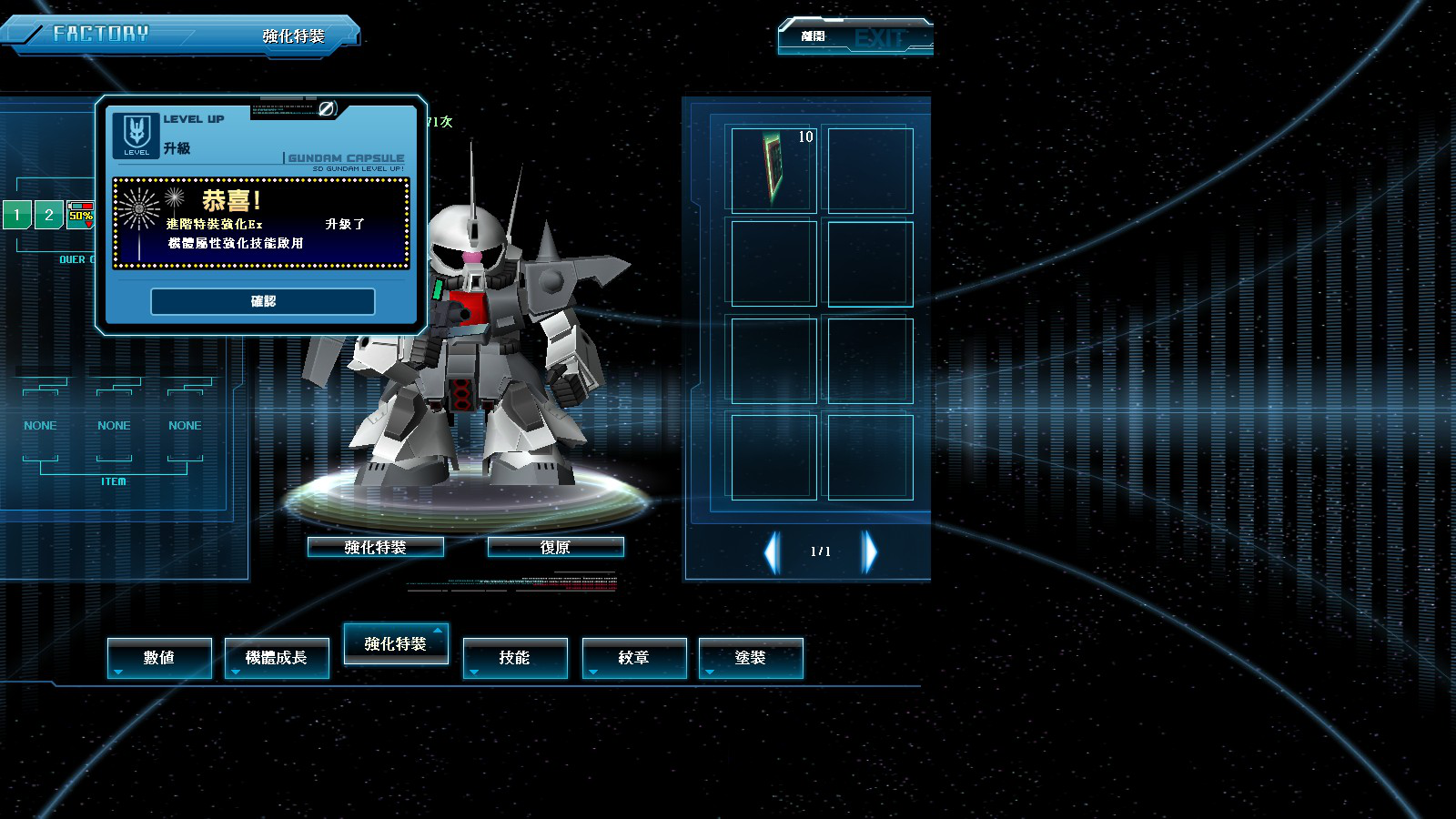The image size is (1456, 819).
Task: Select the raised 強化特裝 tab
Action: tap(396, 643)
